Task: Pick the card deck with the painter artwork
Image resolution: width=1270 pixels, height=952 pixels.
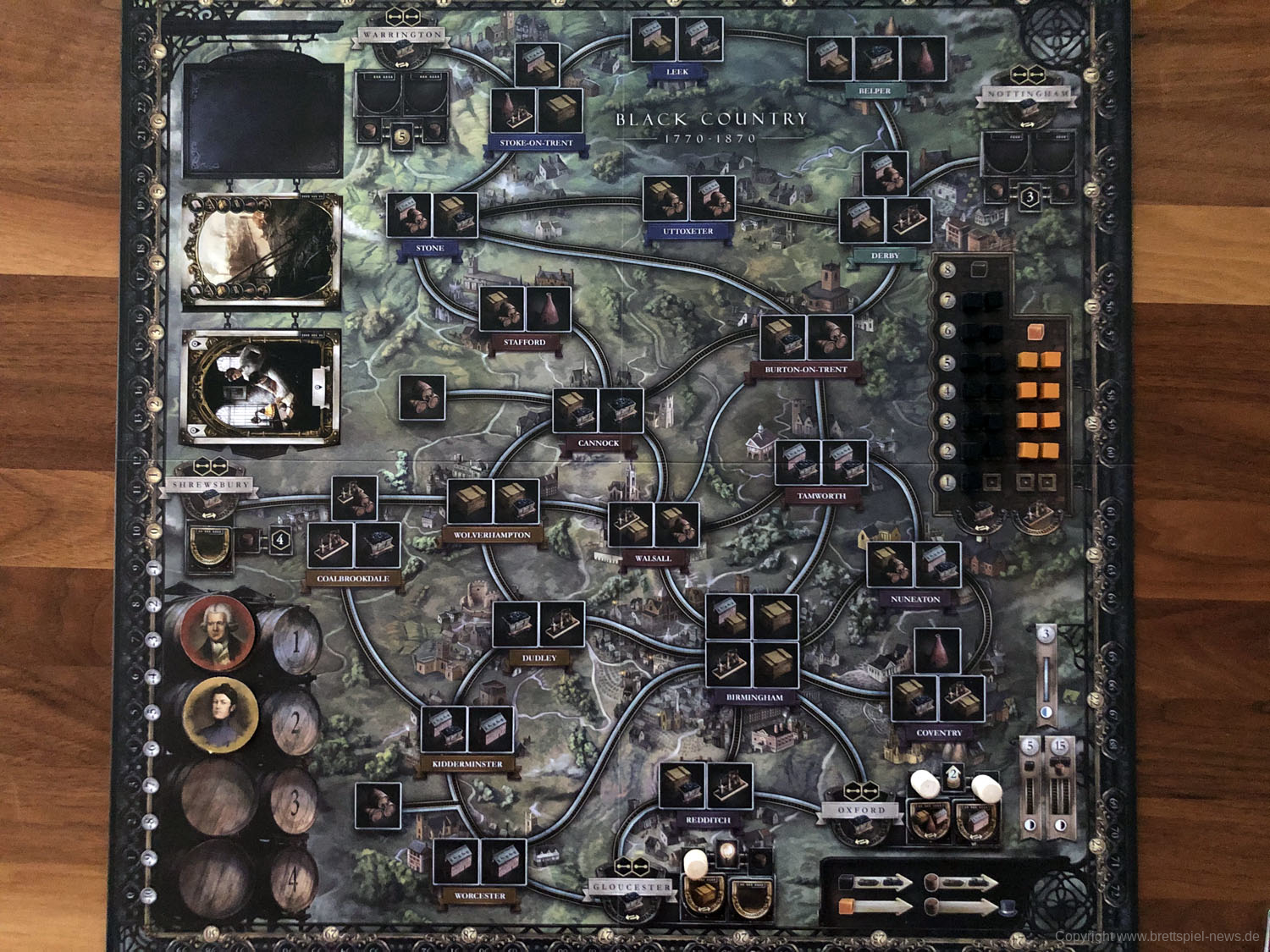Action: [262, 386]
